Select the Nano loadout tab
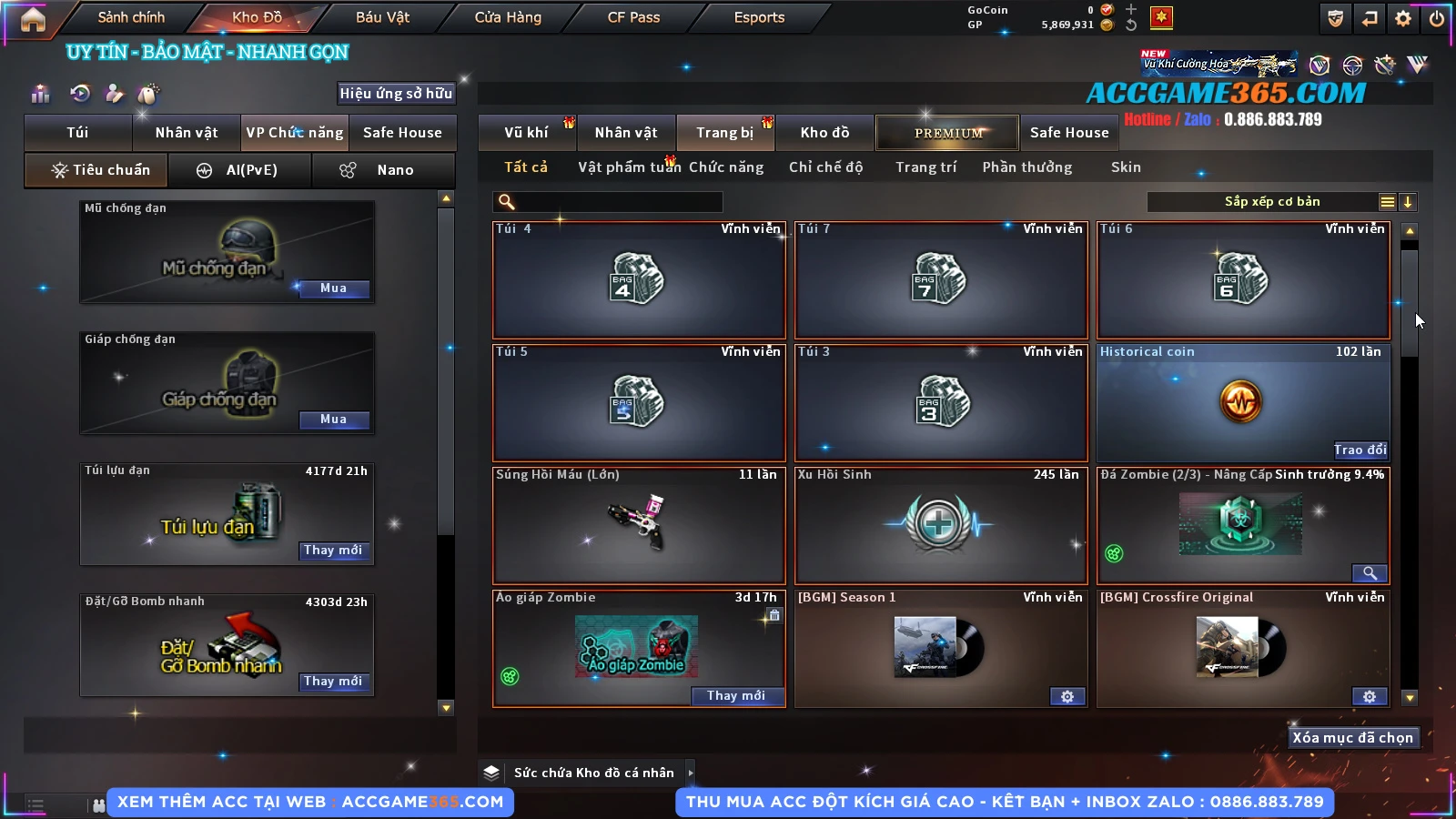The image size is (1456, 819). click(x=383, y=170)
